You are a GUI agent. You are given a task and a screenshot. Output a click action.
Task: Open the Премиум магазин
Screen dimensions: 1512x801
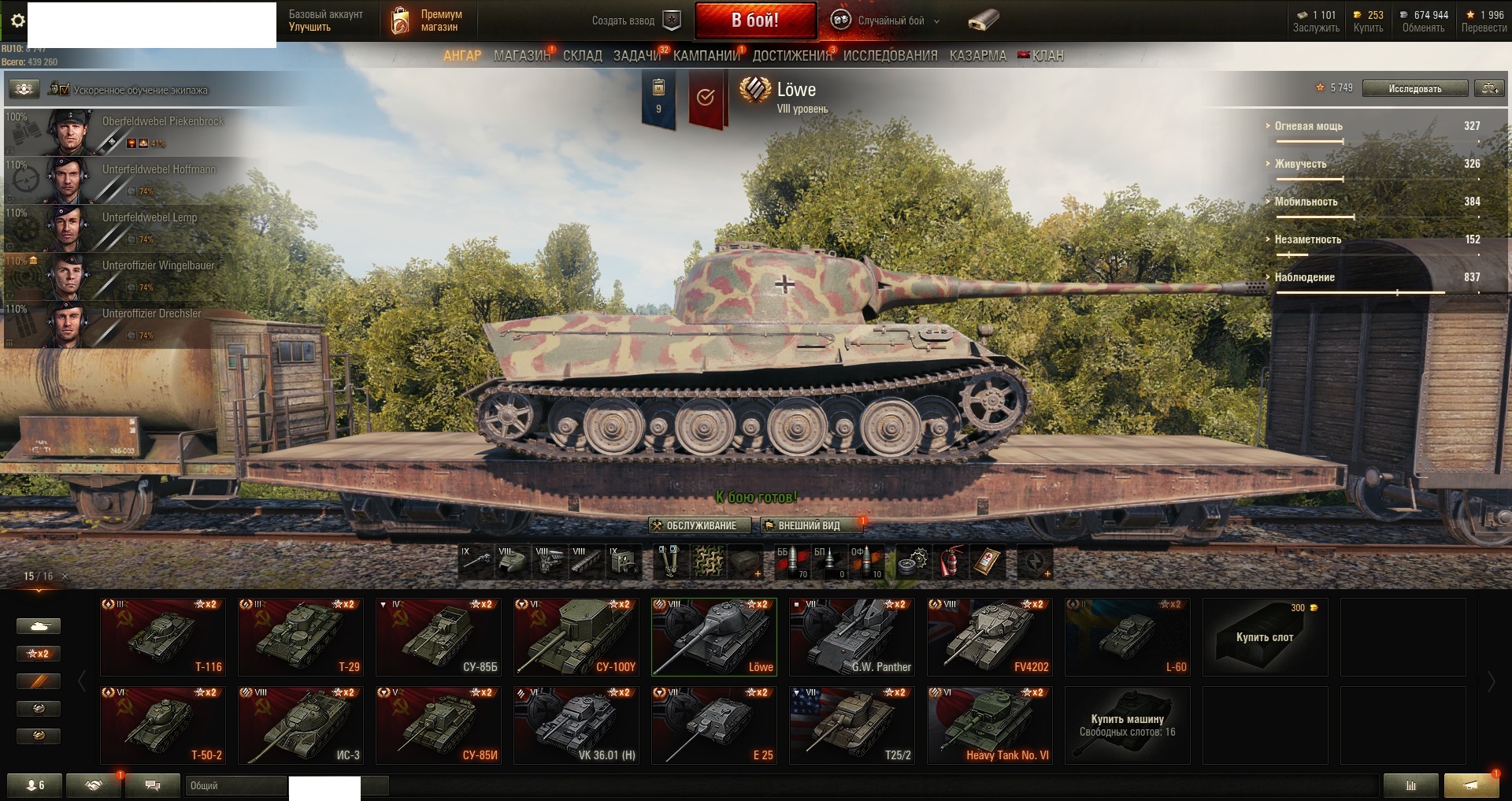tap(426, 20)
